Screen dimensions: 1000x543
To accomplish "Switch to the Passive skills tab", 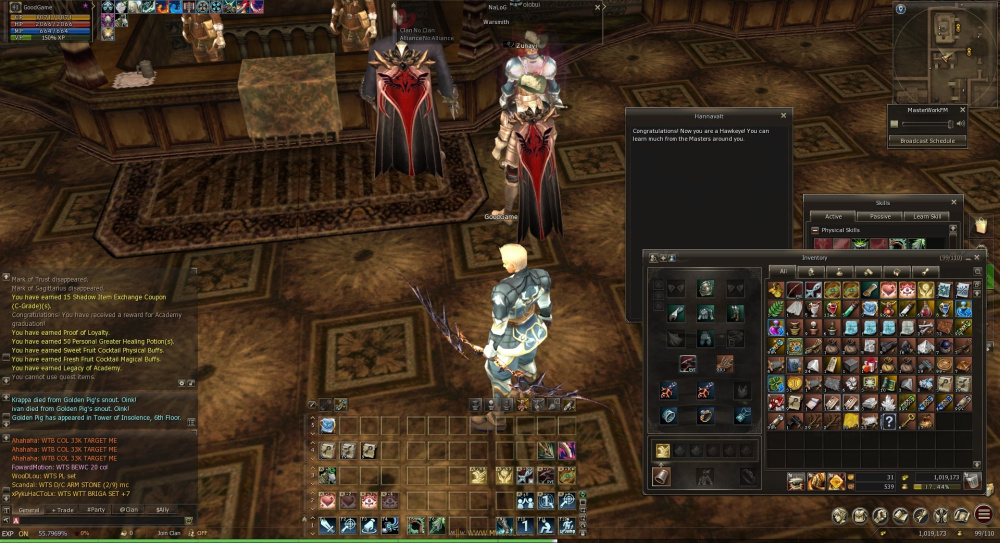I will pyautogui.click(x=880, y=216).
